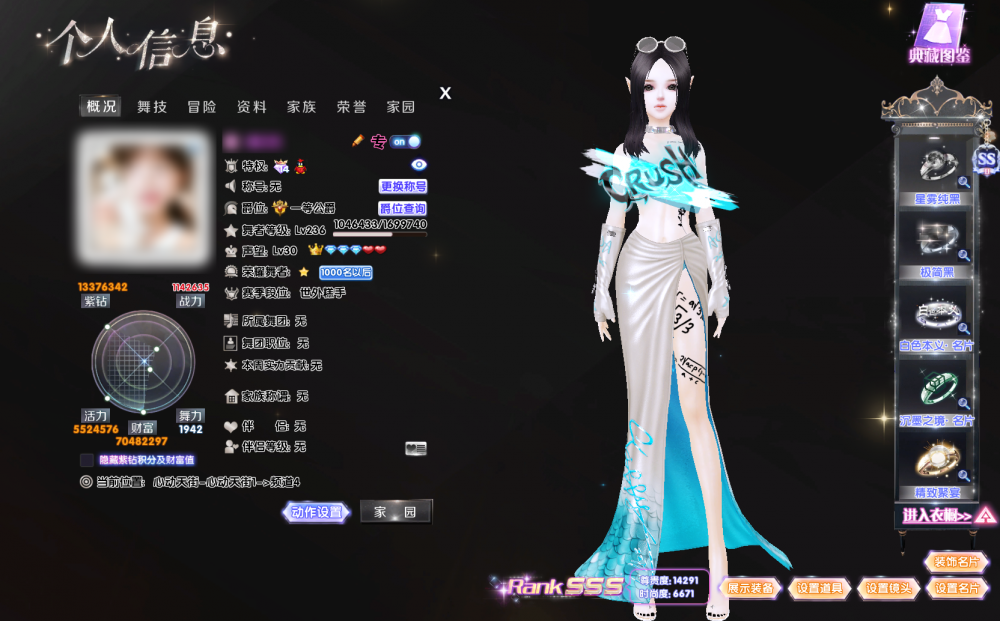Select the 资料 tab

pyautogui.click(x=252, y=107)
